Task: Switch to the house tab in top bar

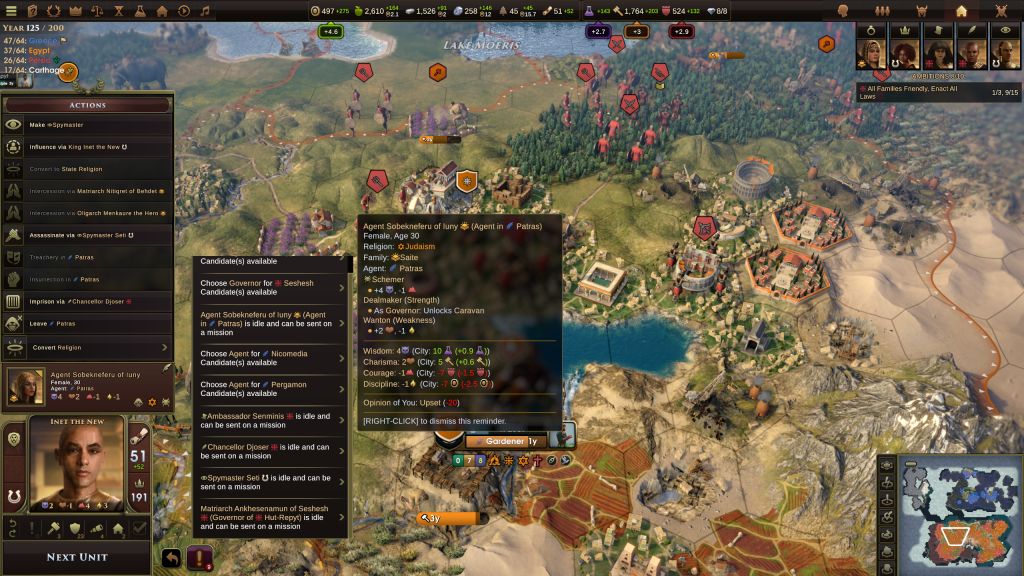Action: pos(961,11)
